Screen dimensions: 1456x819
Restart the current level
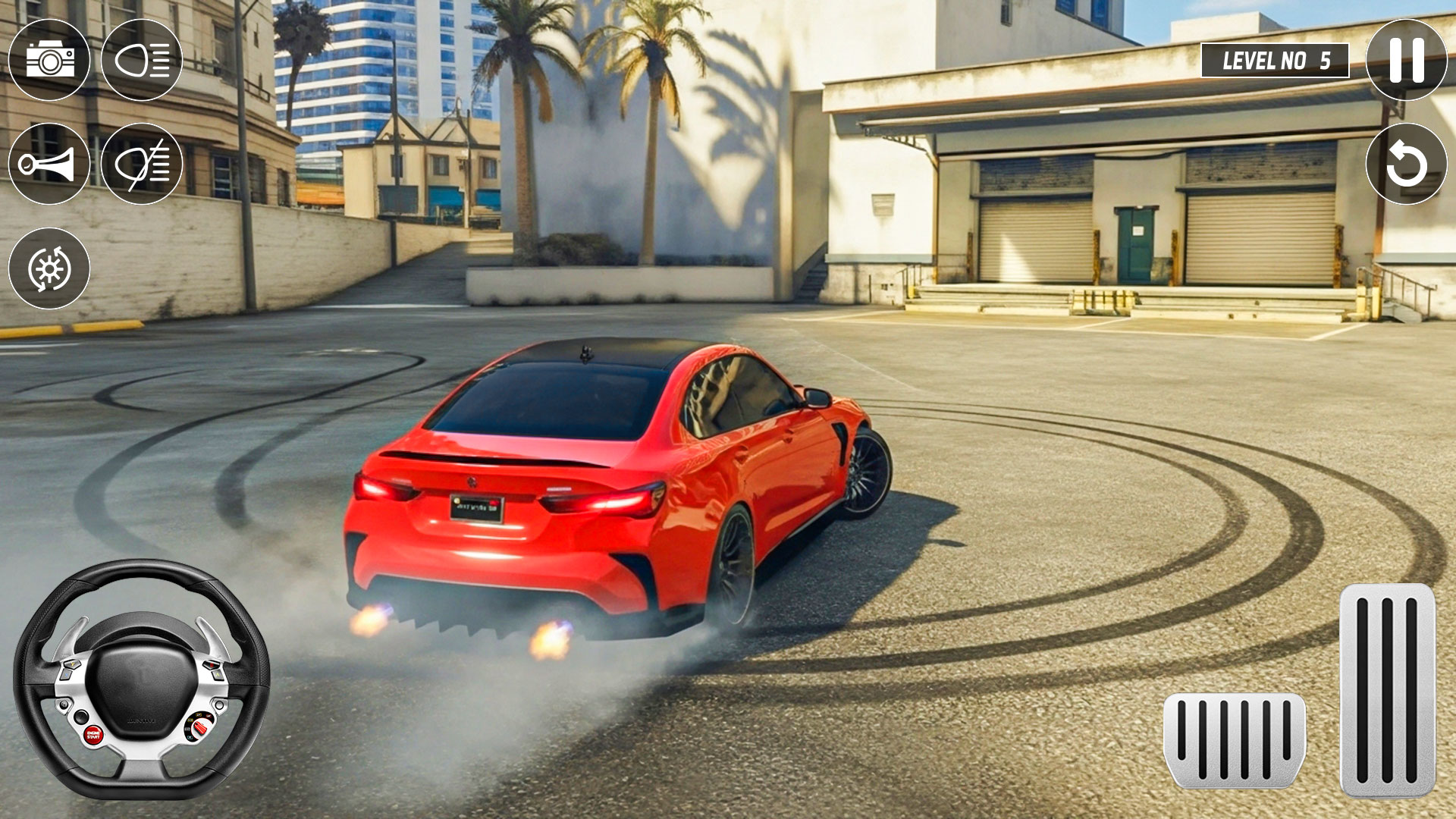(x=1404, y=163)
